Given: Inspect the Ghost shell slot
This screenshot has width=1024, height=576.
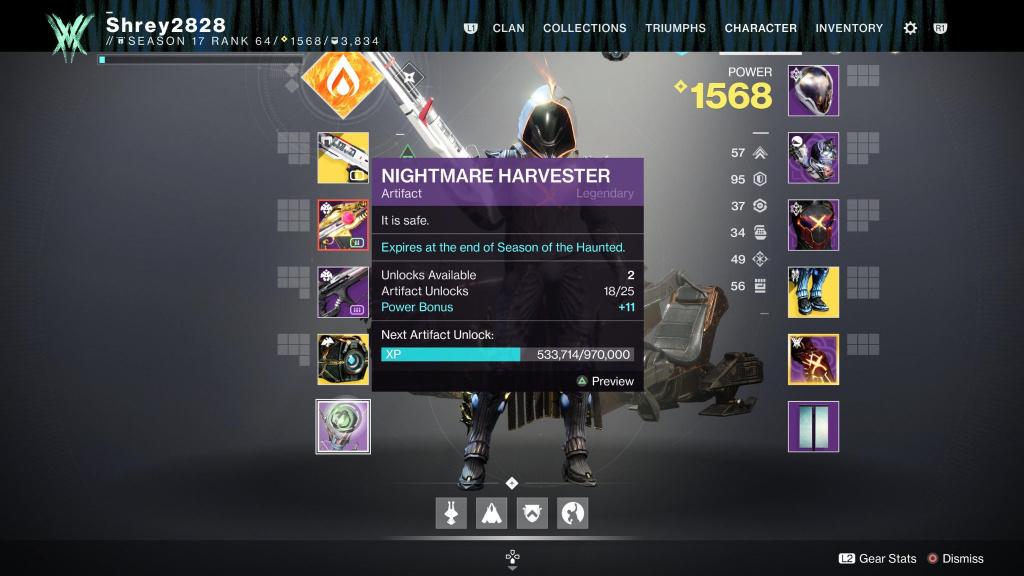Looking at the screenshot, I should pos(343,359).
